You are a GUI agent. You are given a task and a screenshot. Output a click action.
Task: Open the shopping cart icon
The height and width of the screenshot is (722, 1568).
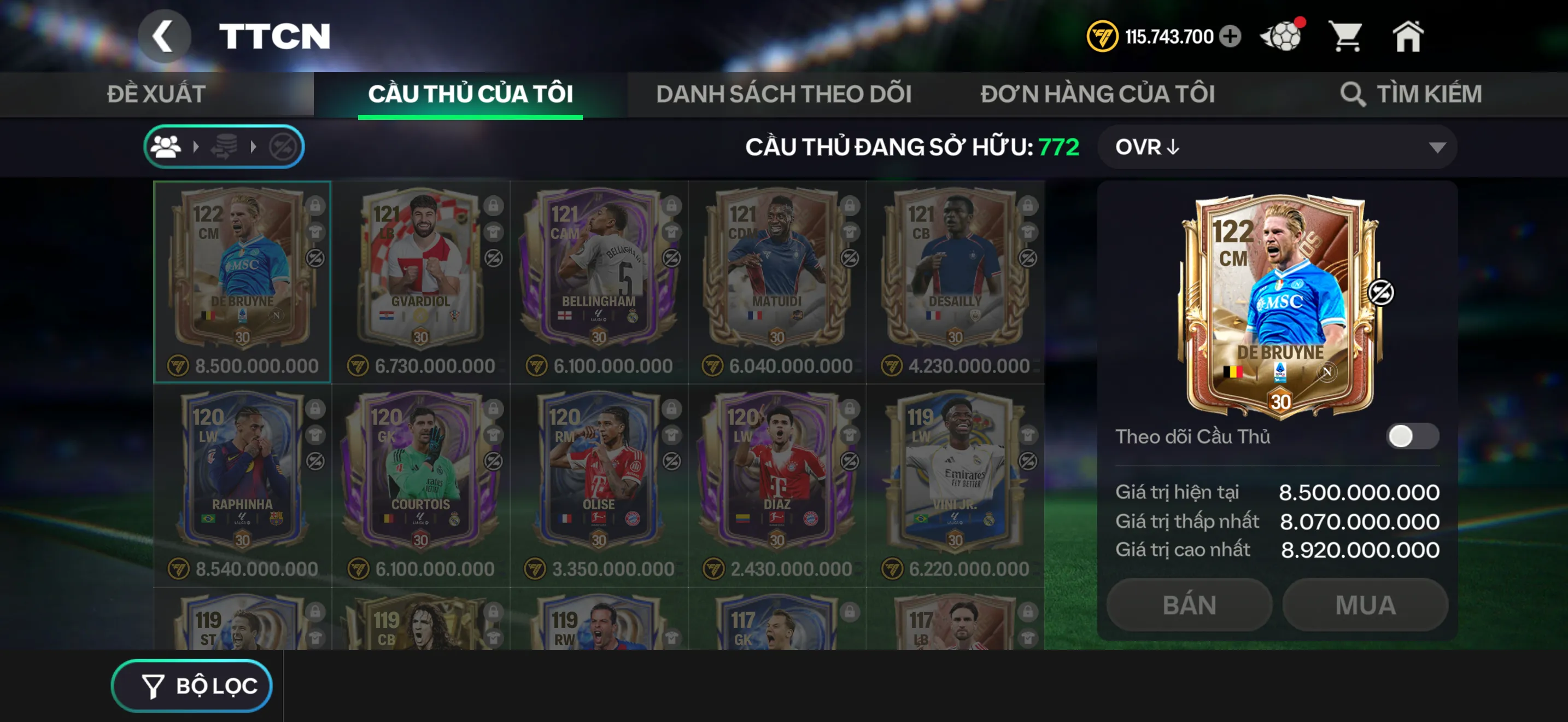(1348, 37)
